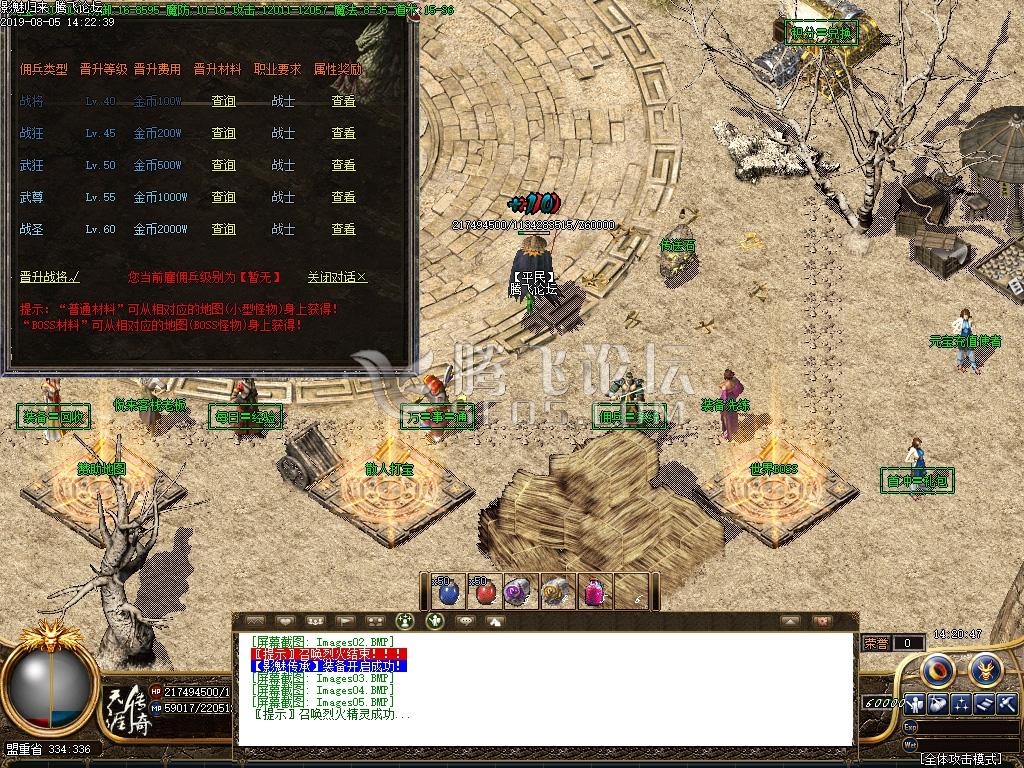Query promotion materials for 战将 row

click(224, 101)
